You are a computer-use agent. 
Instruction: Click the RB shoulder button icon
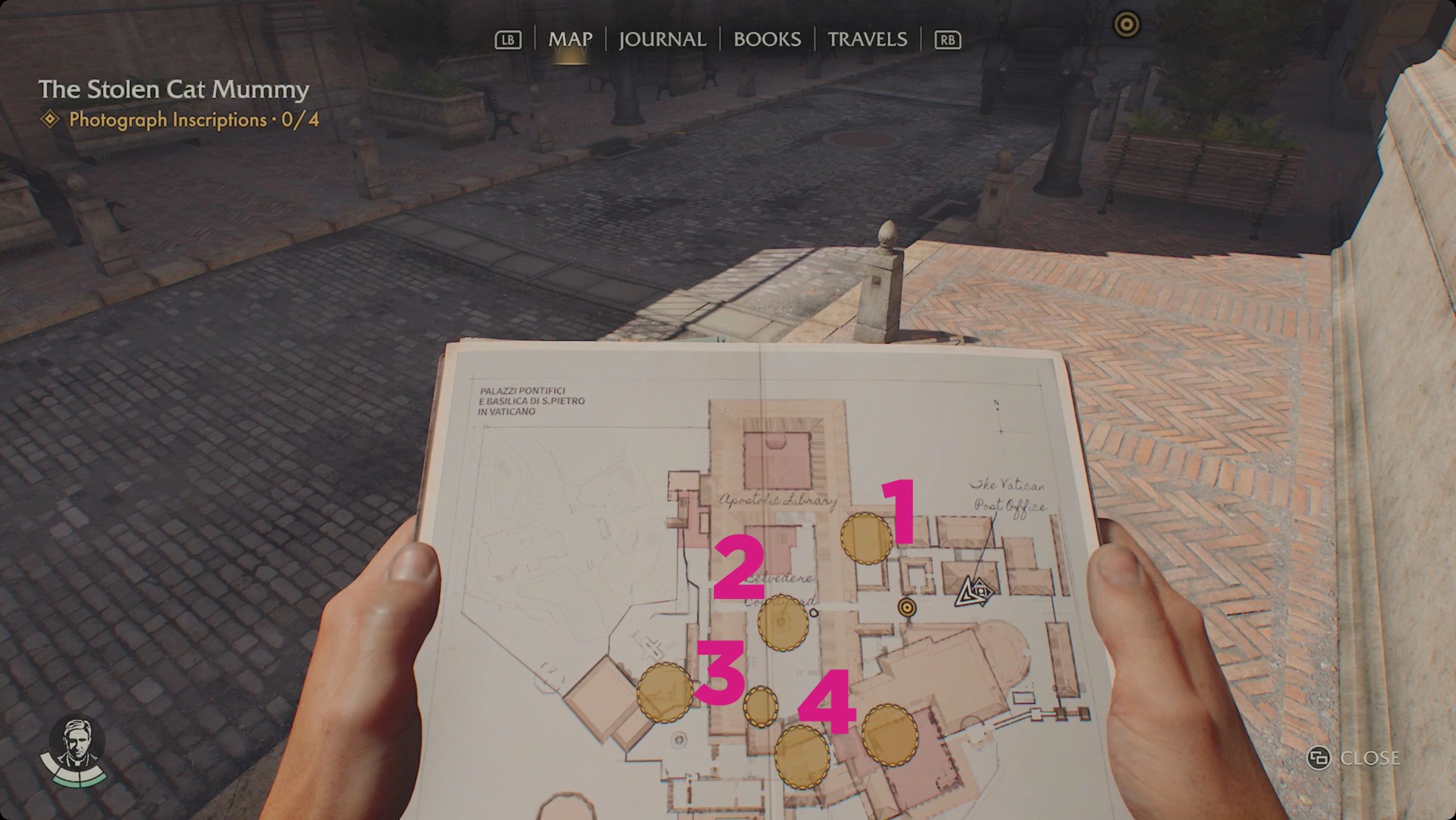point(948,39)
